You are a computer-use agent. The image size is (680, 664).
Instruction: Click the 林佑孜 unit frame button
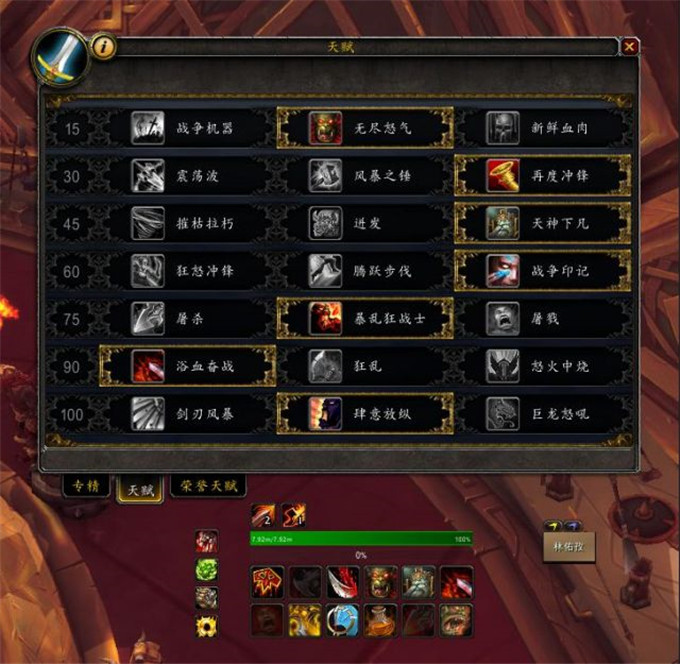pos(568,547)
